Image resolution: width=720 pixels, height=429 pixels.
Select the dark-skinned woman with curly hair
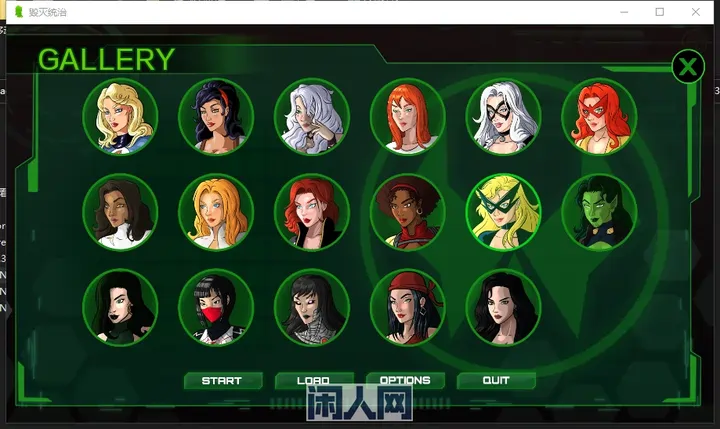[x=408, y=212]
